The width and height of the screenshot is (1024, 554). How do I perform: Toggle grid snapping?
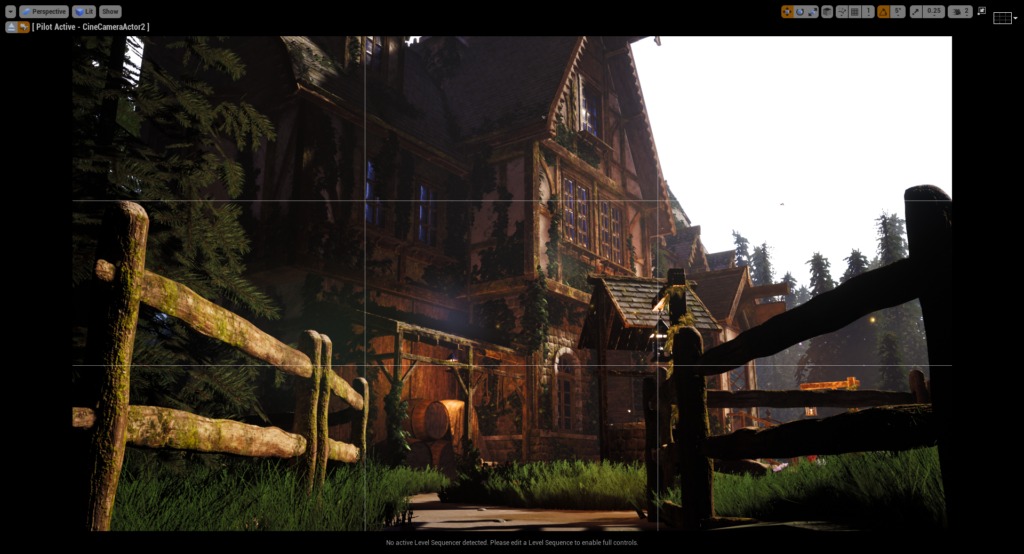(854, 12)
